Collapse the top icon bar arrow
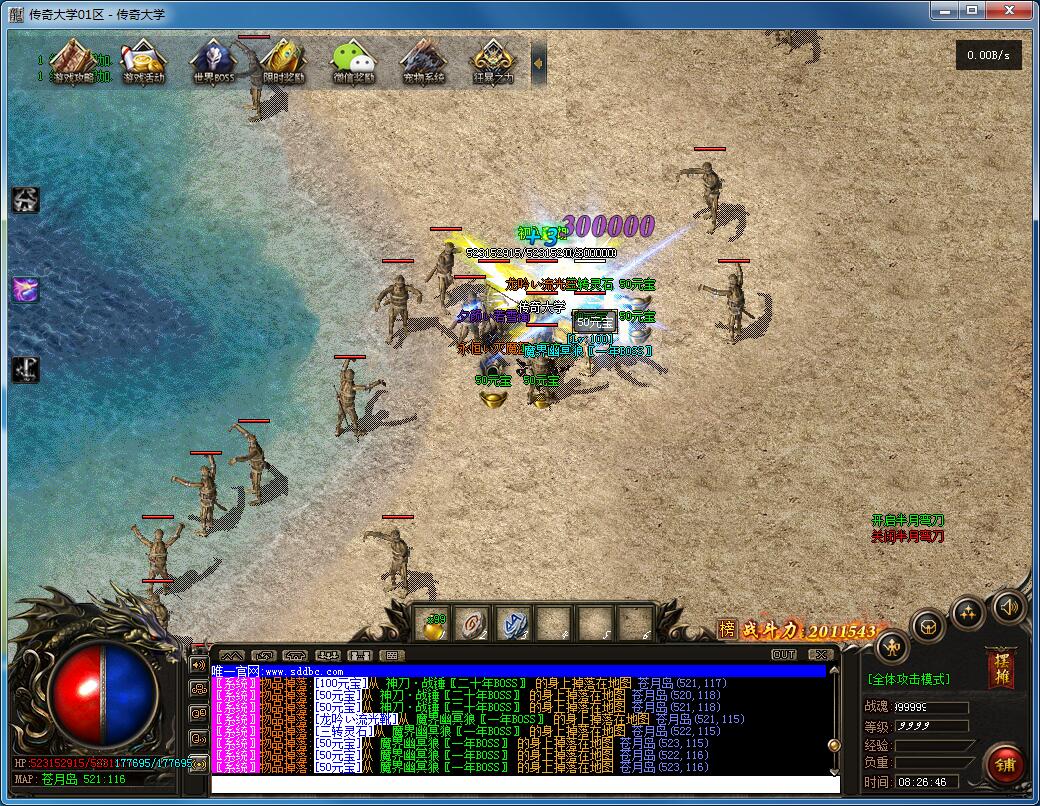This screenshot has height=806, width=1040. pyautogui.click(x=538, y=63)
